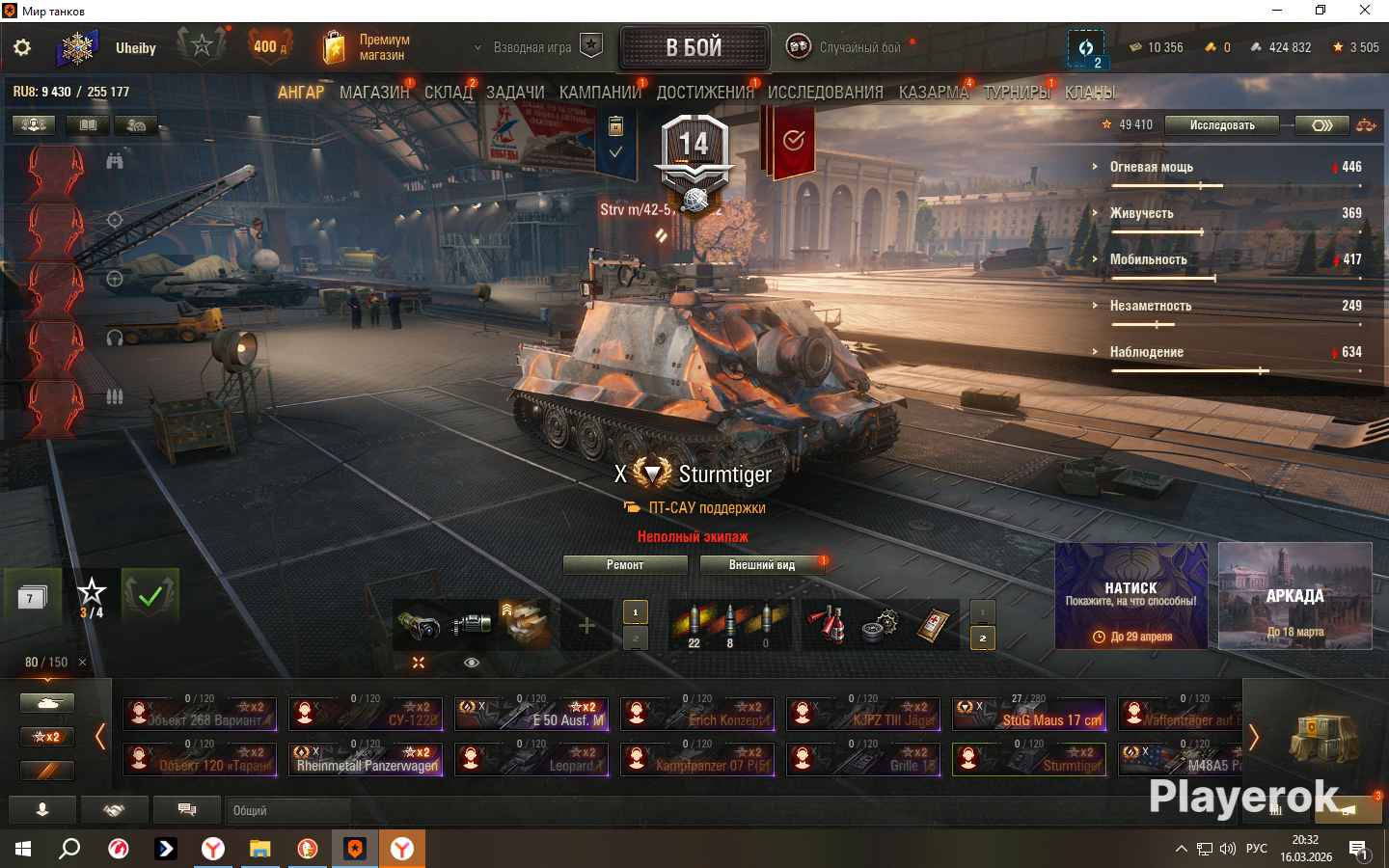Screen dimensions: 1389x868
Task: Switch to the СКЛАД tab
Action: [448, 93]
